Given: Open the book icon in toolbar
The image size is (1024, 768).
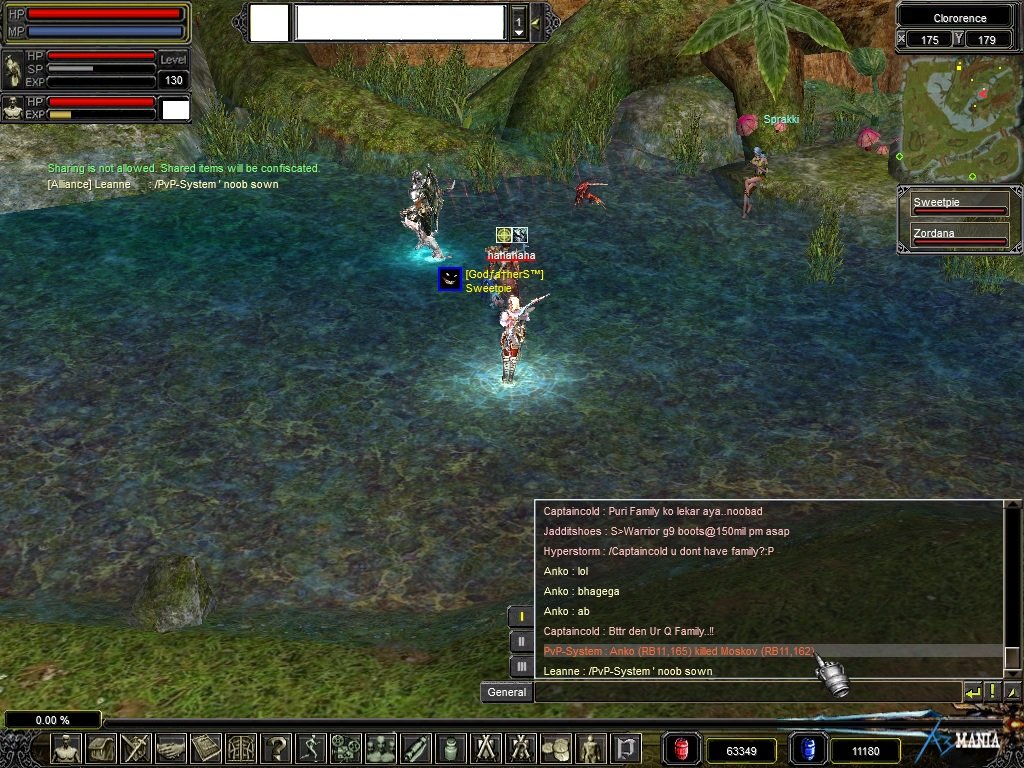Looking at the screenshot, I should click(206, 748).
